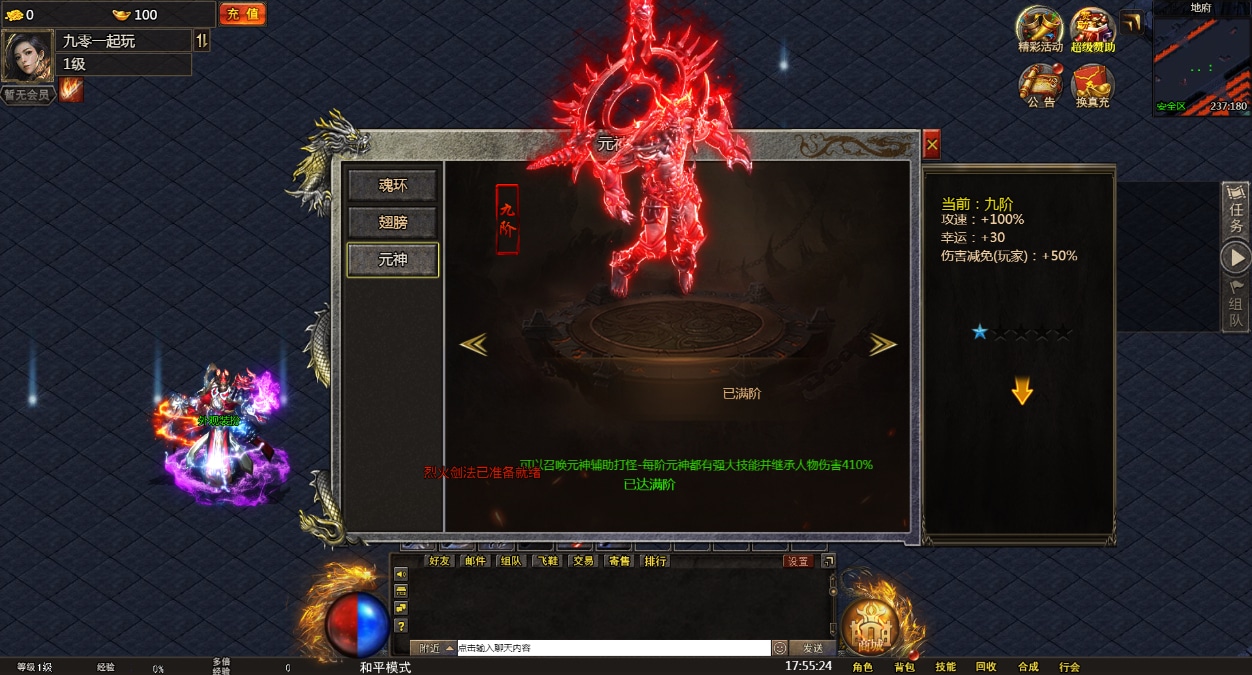
Task: Switch to the 翅膀 tab
Action: tap(392, 222)
